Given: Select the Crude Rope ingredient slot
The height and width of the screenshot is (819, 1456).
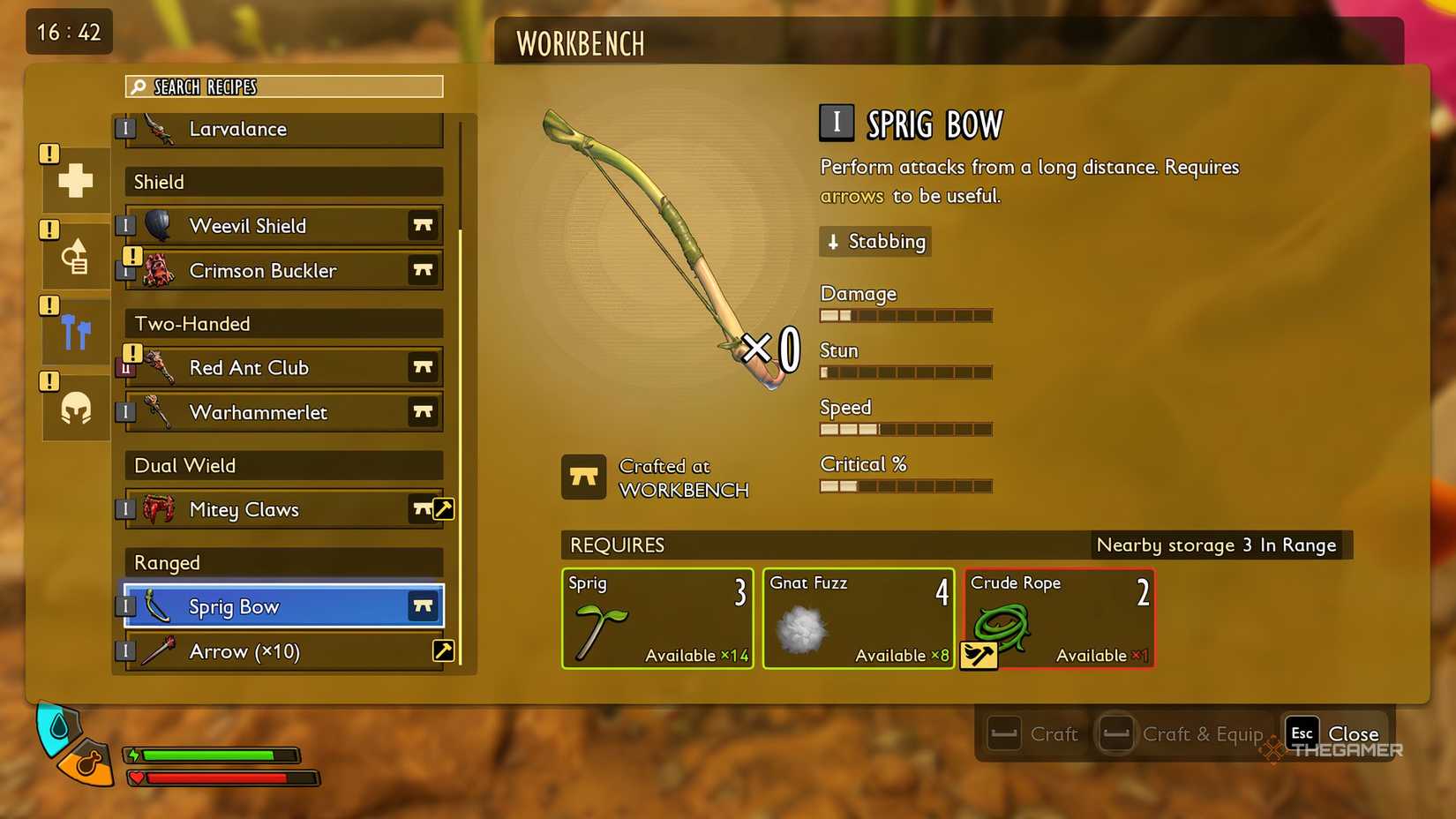Looking at the screenshot, I should (x=1060, y=619).
